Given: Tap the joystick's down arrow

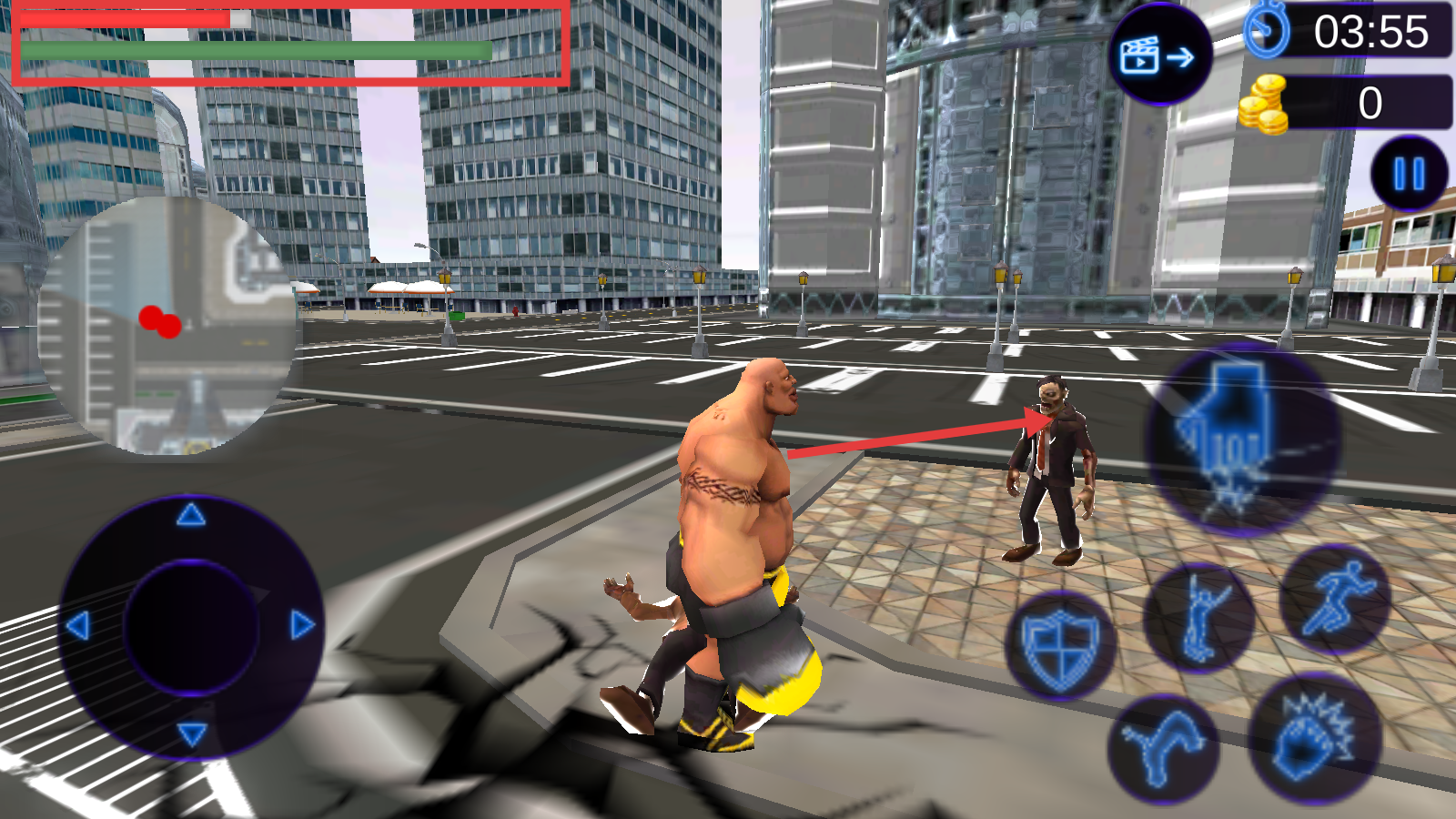Looking at the screenshot, I should coord(191,733).
